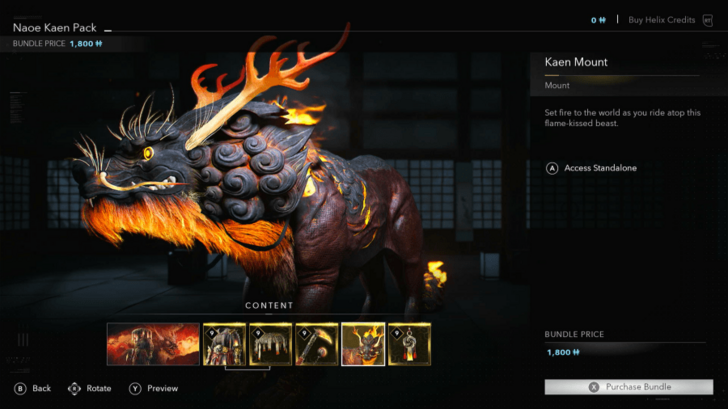Select the headgear content thumbnail
This screenshot has height=409, width=728.
271,343
